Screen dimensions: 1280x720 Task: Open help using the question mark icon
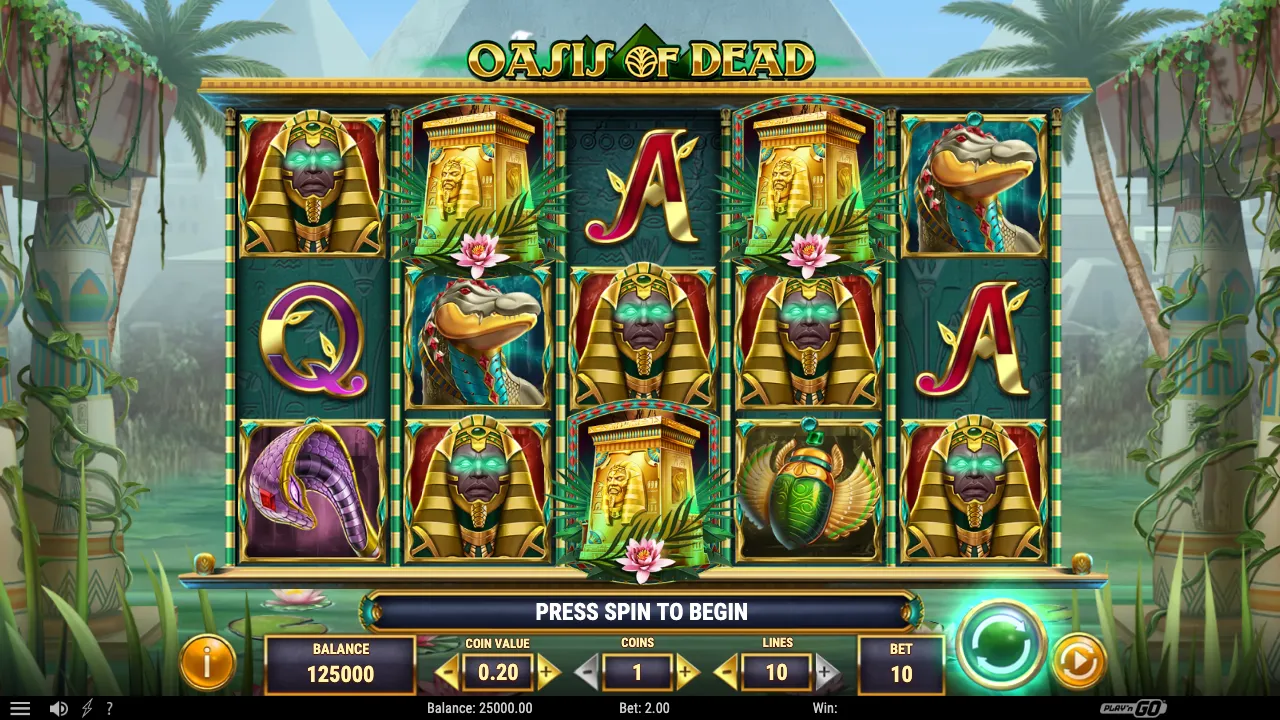point(110,708)
